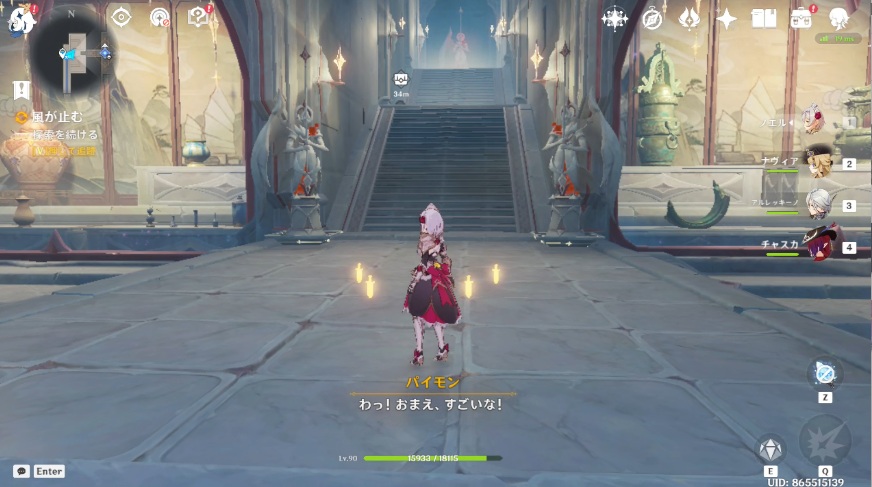
Task: Activate the elemental skill icon
Action: [771, 450]
